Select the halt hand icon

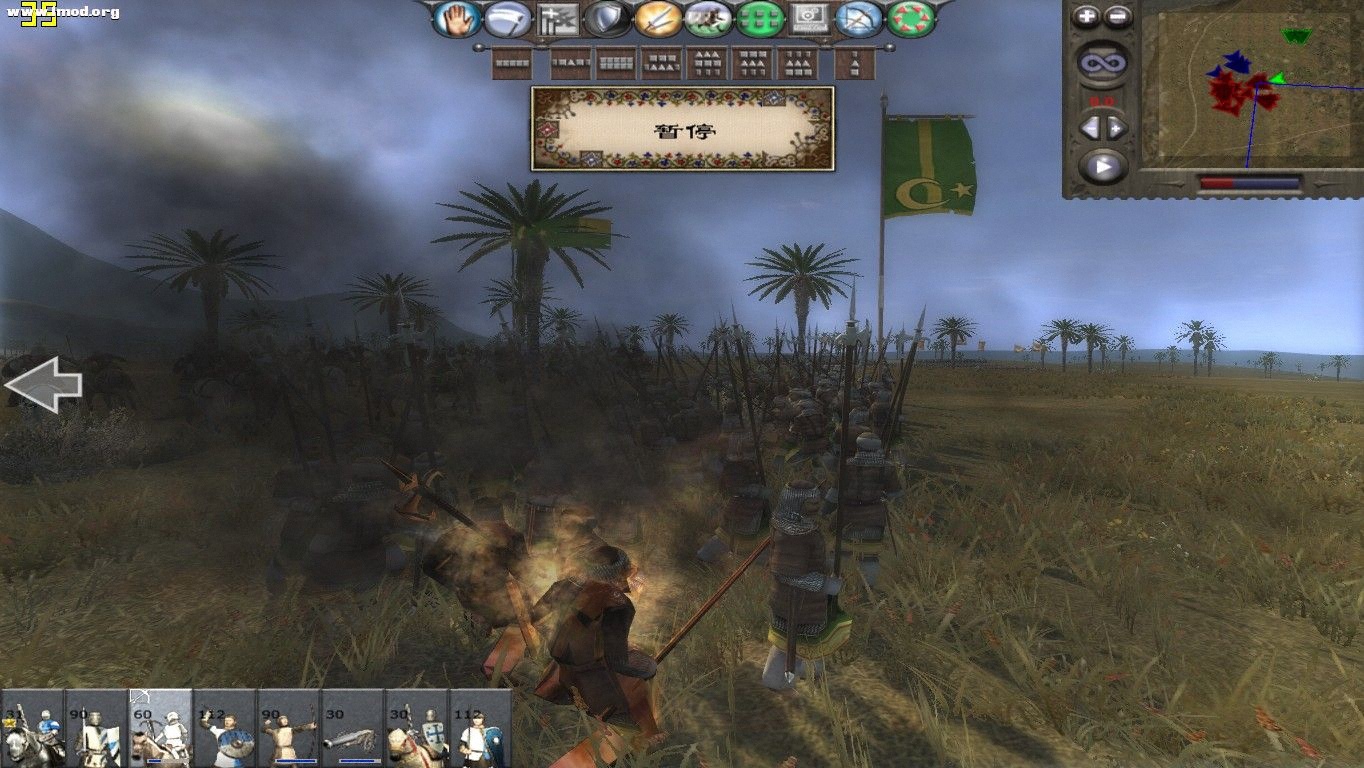(x=455, y=18)
